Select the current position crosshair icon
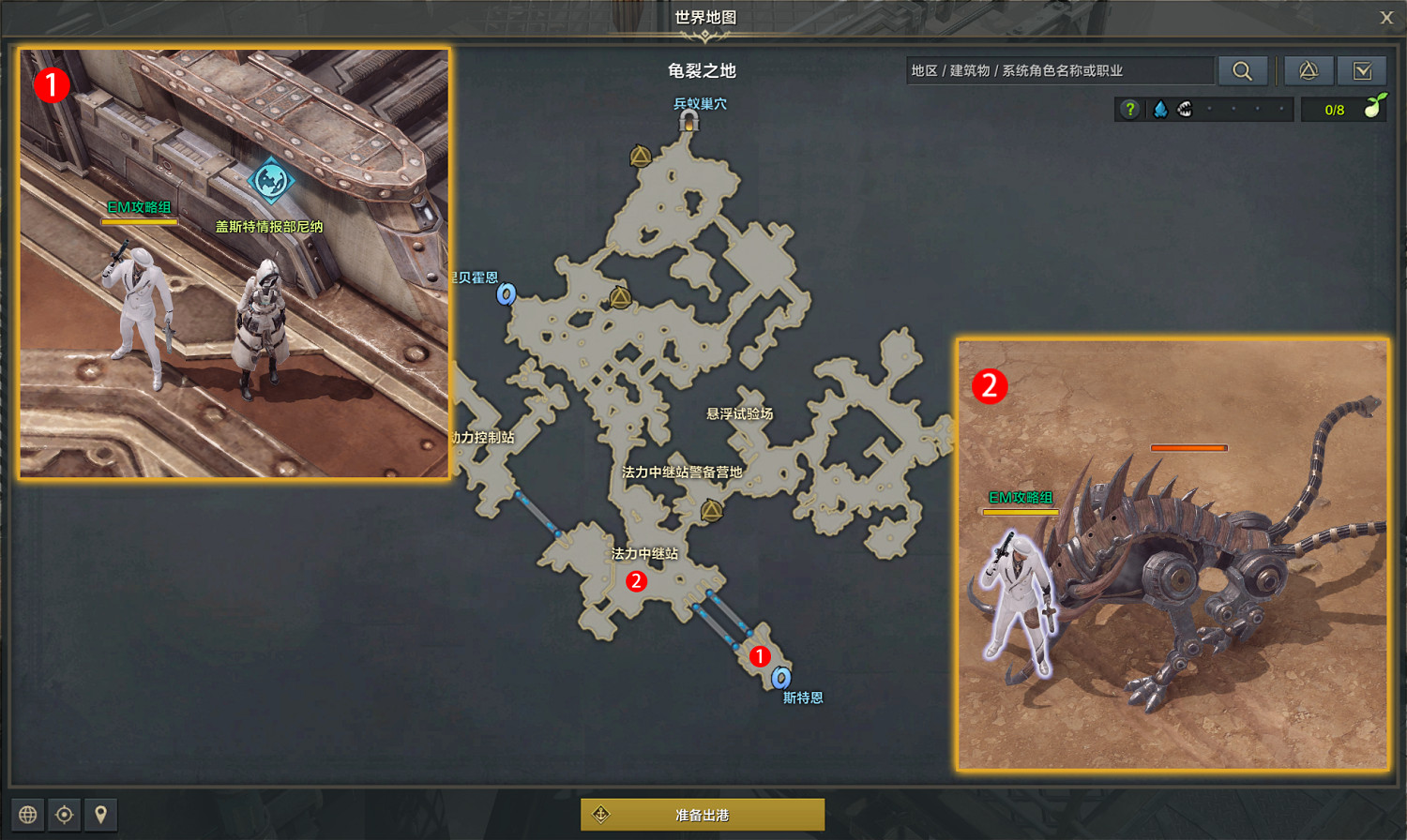The height and width of the screenshot is (840, 1407). [65, 815]
